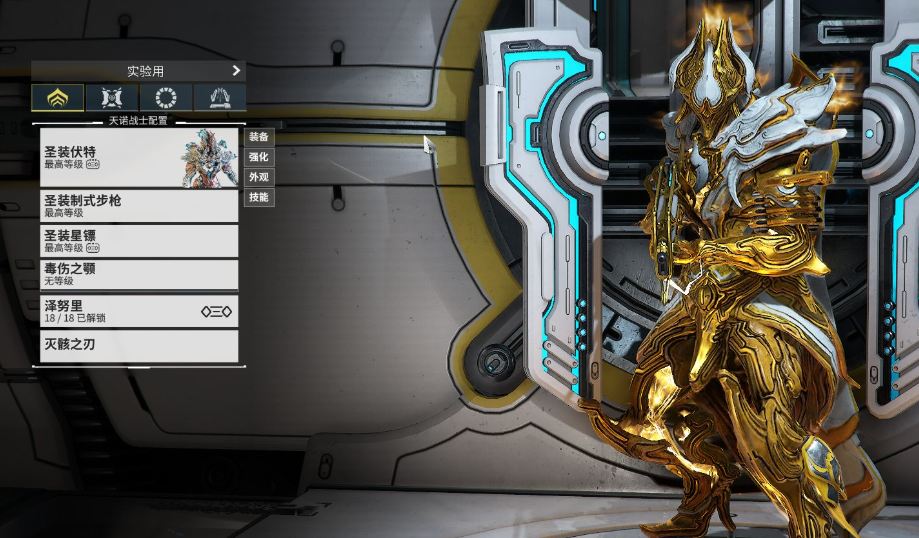Image resolution: width=919 pixels, height=538 pixels.
Task: Switch to the rightmost vehicle tab
Action: [219, 98]
